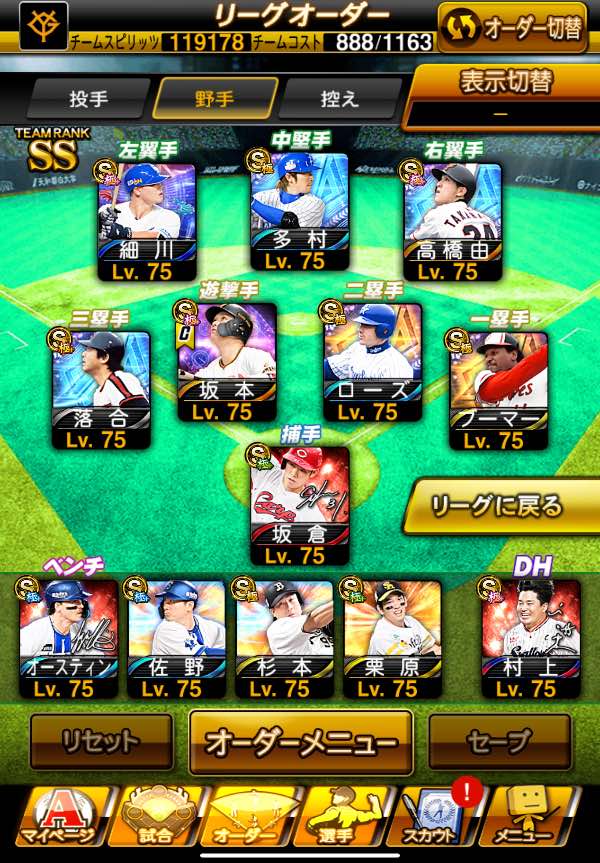The width and height of the screenshot is (600, 863).
Task: Tap the オーダー切替 button
Action: pyautogui.click(x=511, y=27)
